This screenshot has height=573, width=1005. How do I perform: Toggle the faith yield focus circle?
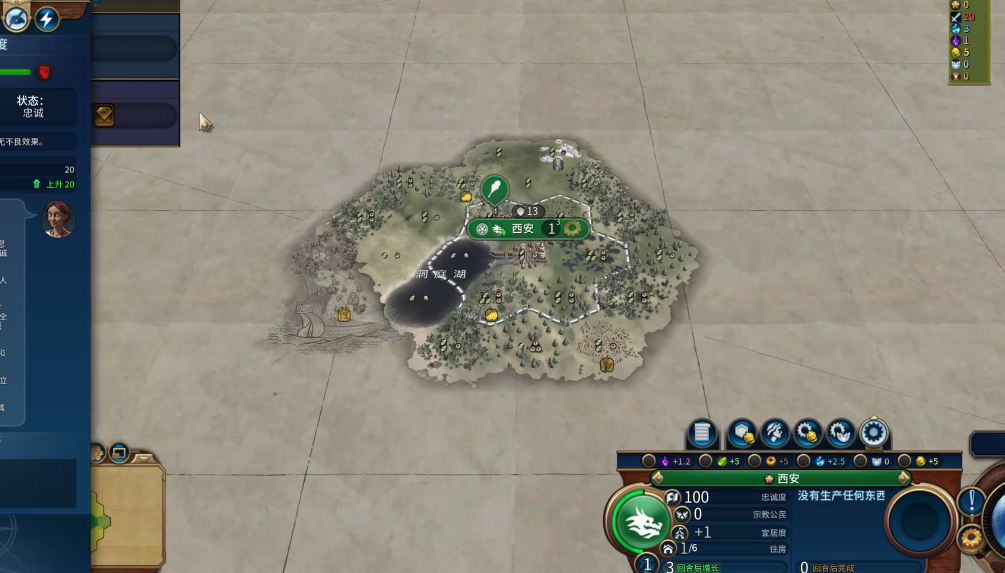click(860, 461)
